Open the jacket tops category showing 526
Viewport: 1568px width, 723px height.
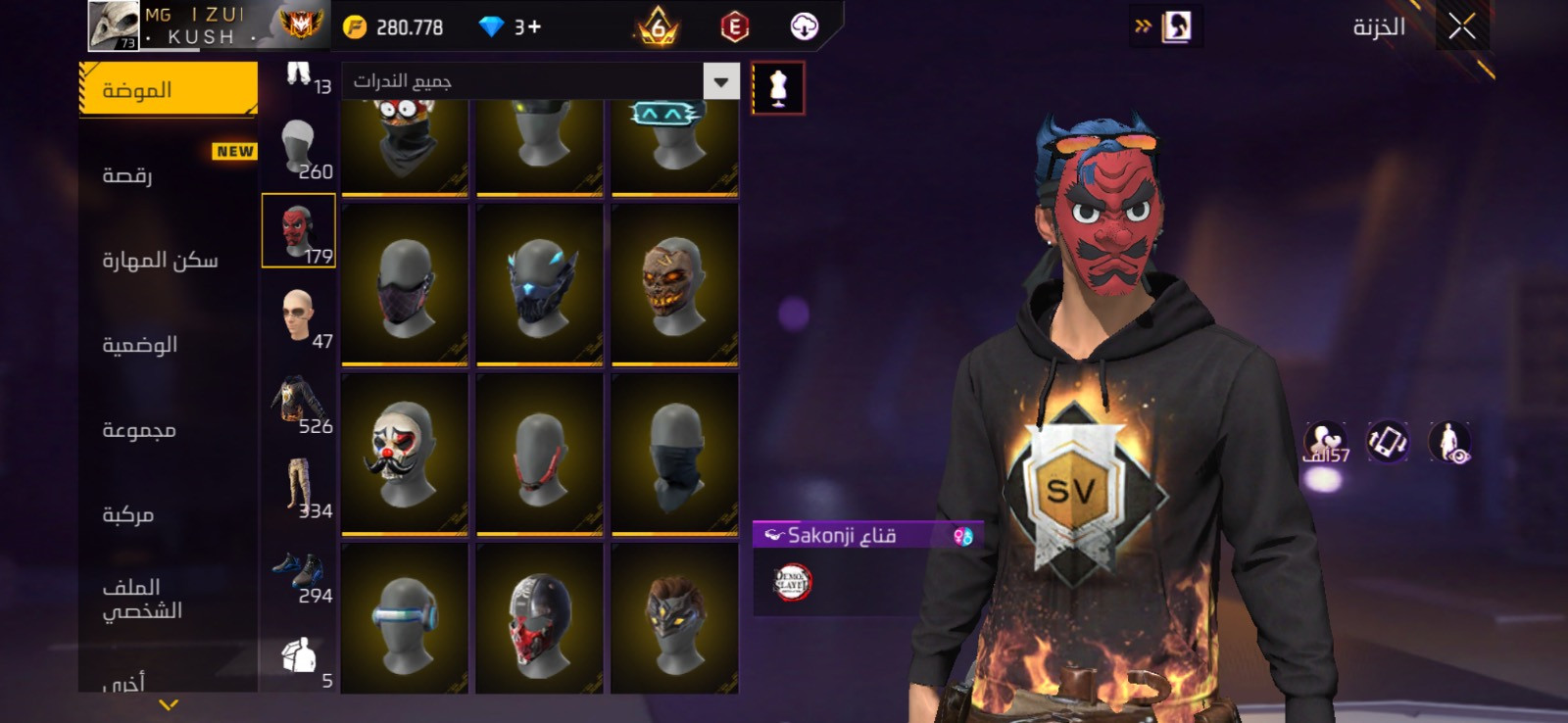(x=299, y=402)
